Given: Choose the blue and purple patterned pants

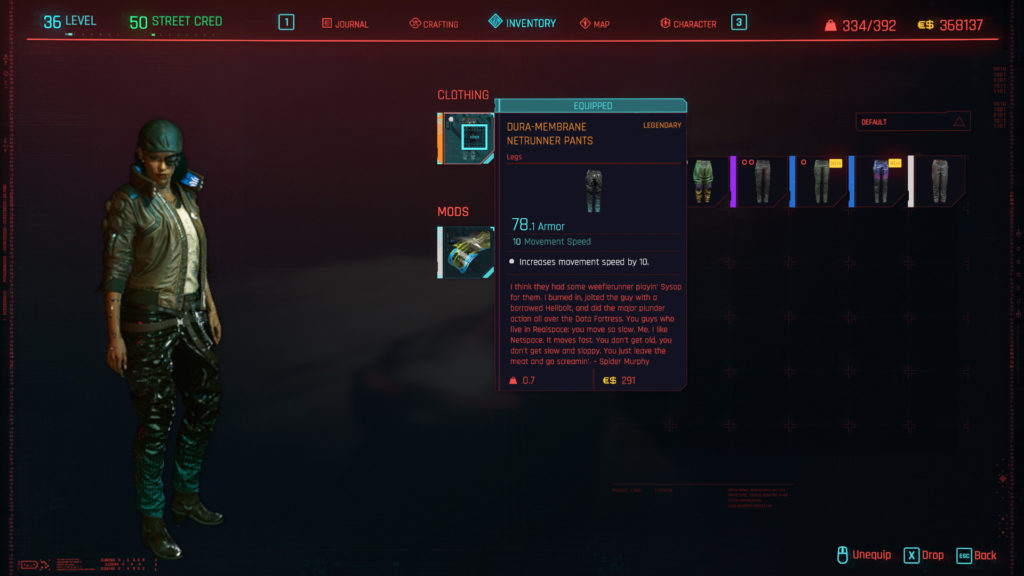Looking at the screenshot, I should pos(880,181).
